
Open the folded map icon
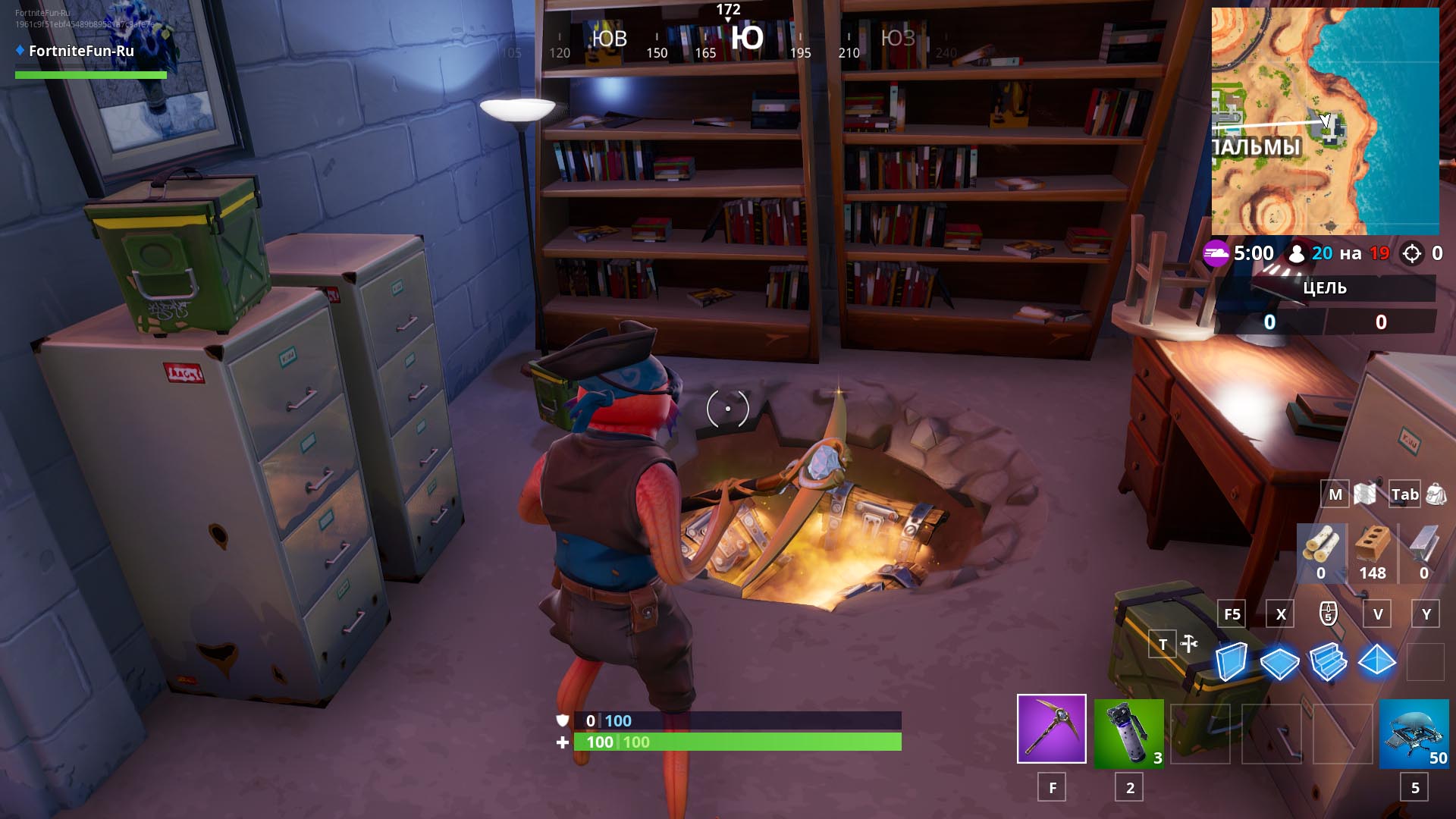(x=1365, y=494)
